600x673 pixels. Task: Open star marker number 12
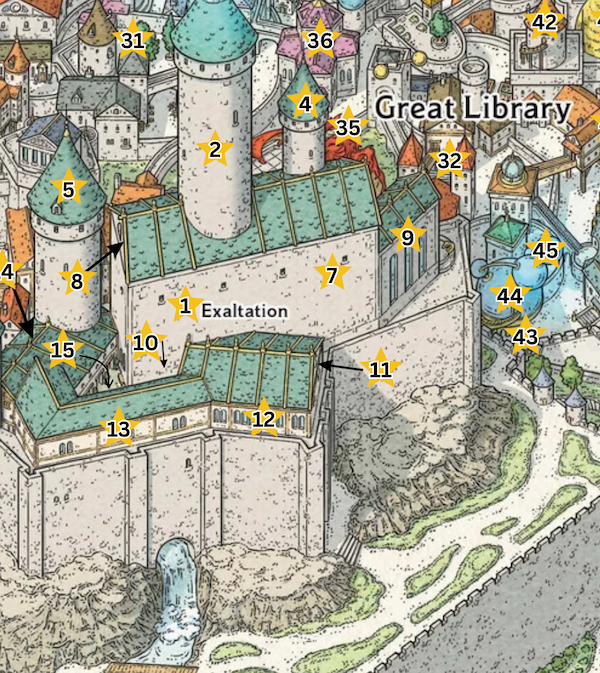pos(264,418)
